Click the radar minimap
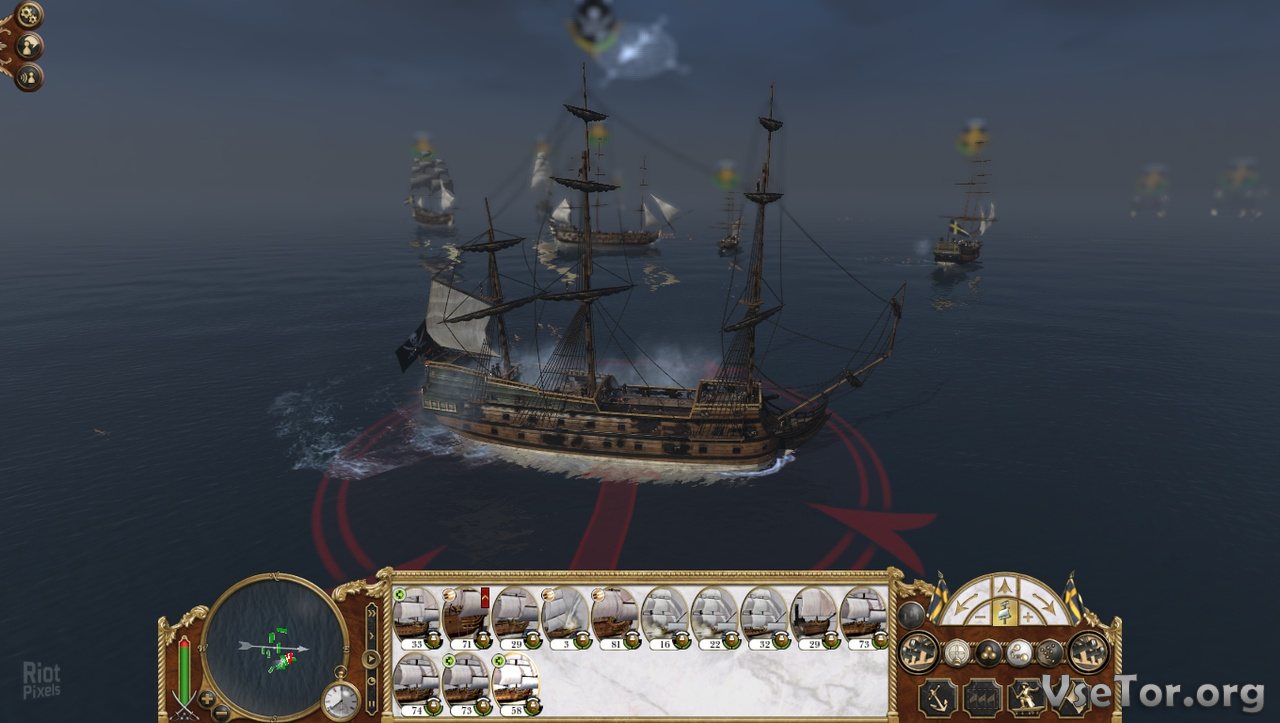The height and width of the screenshot is (723, 1280). click(274, 647)
